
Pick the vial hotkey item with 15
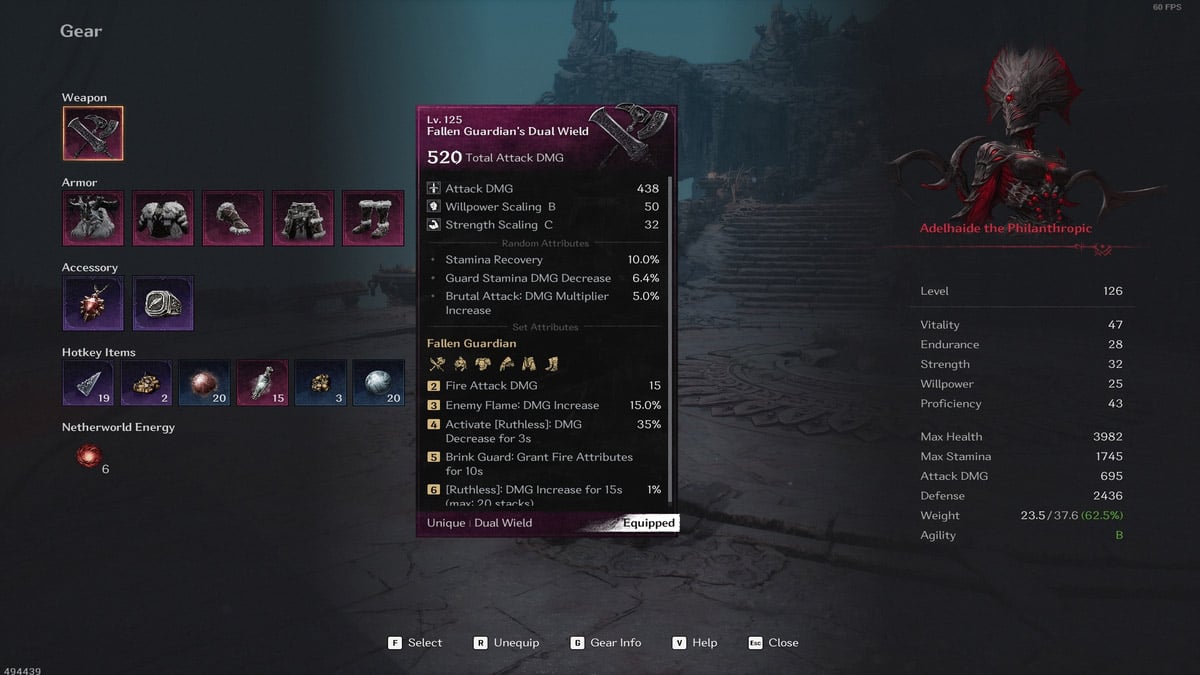tap(264, 384)
